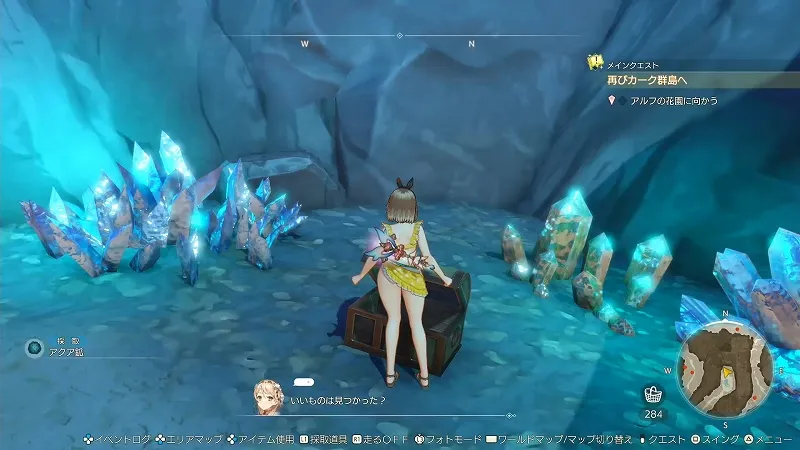Image resolution: width=800 pixels, height=450 pixels.
Task: Click the compass bar's center marker
Action: [399, 35]
